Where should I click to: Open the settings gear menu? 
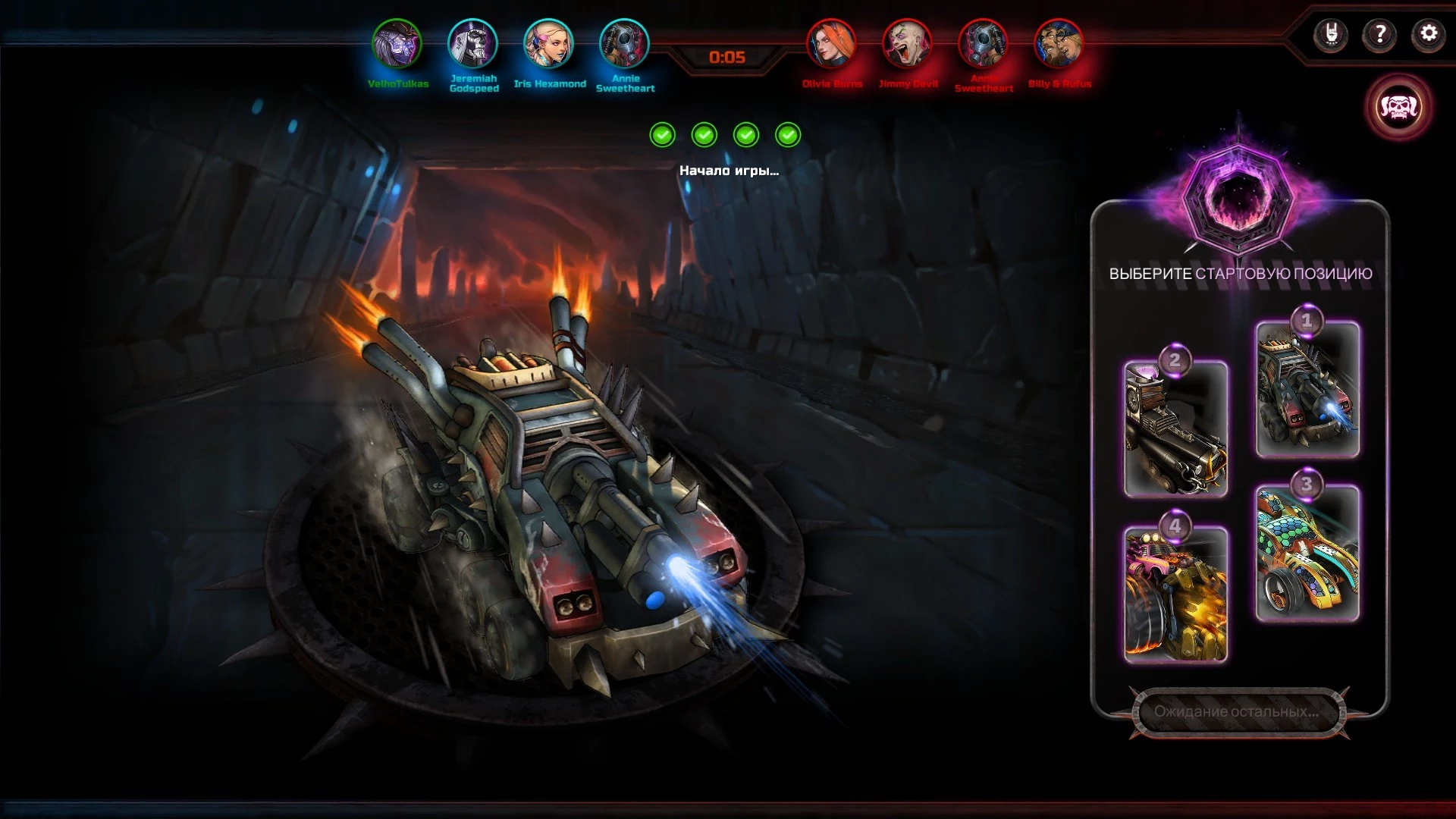(1428, 34)
